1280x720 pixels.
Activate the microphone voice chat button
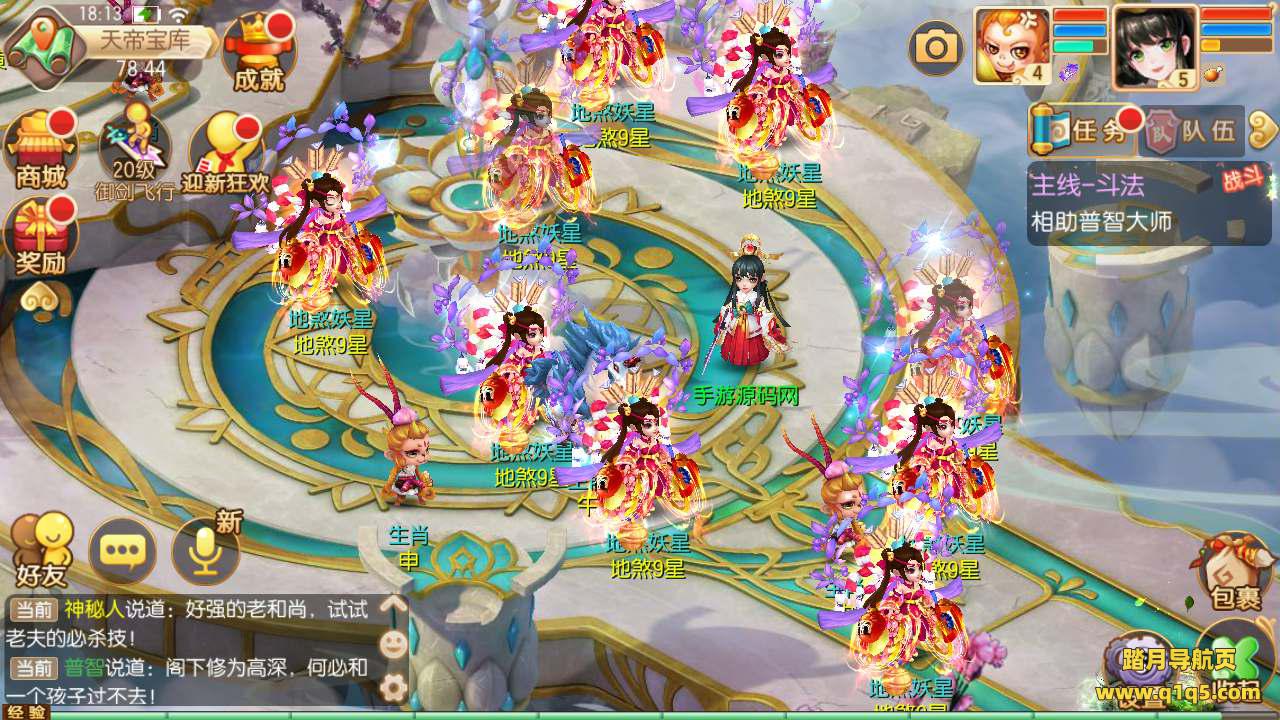coord(205,551)
